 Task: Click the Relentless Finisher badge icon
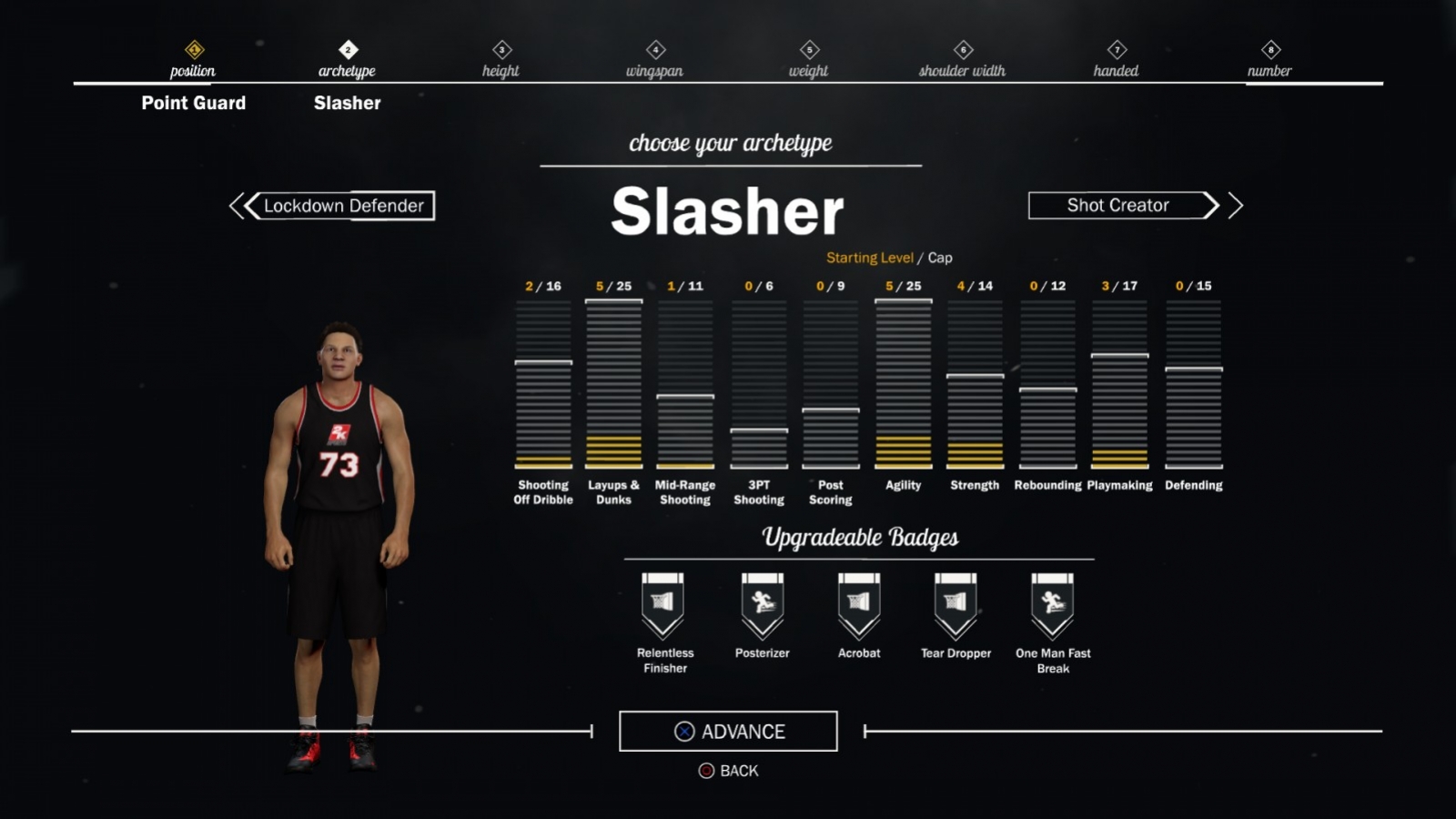(x=664, y=602)
